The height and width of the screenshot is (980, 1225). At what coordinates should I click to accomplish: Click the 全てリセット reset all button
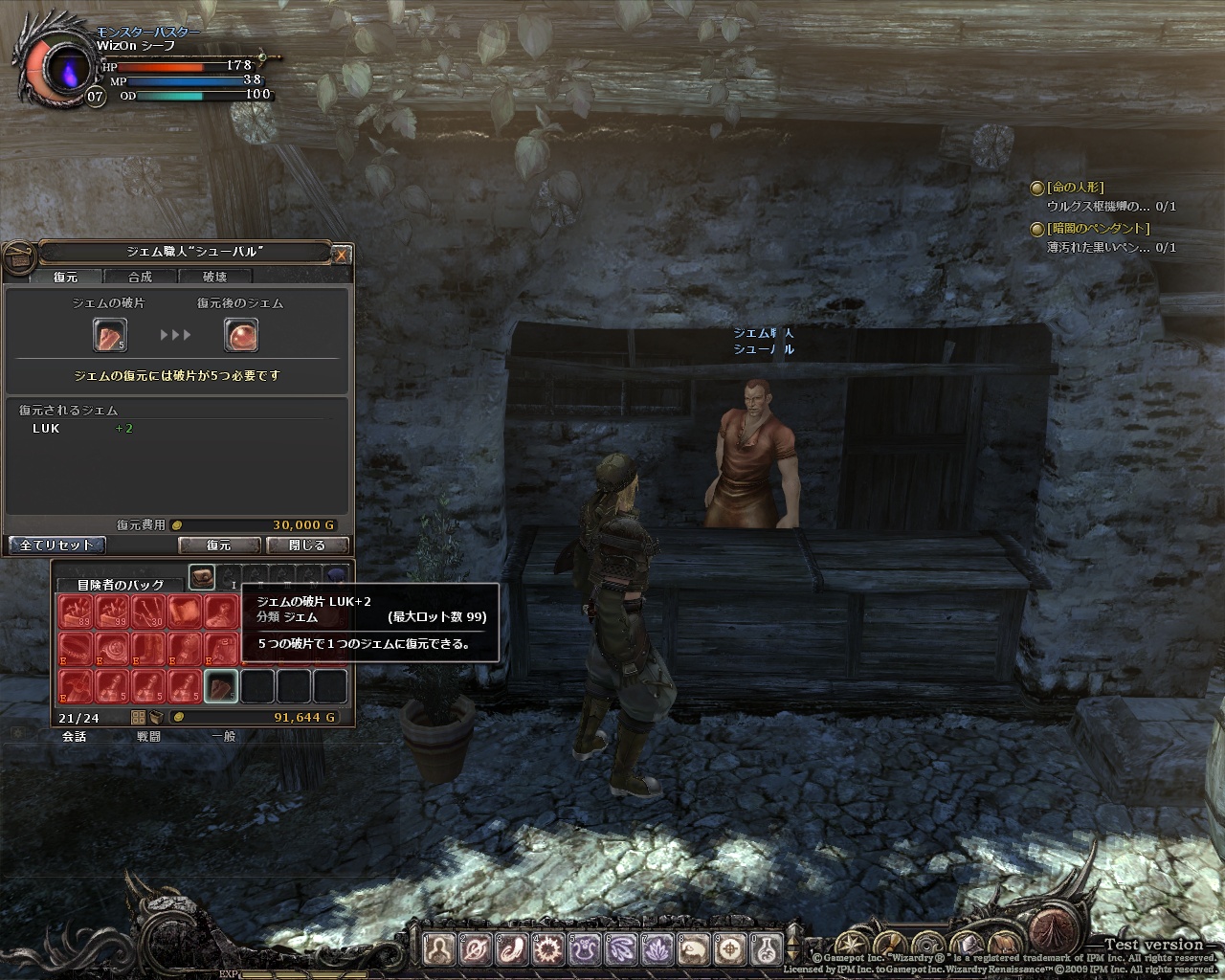(56, 545)
